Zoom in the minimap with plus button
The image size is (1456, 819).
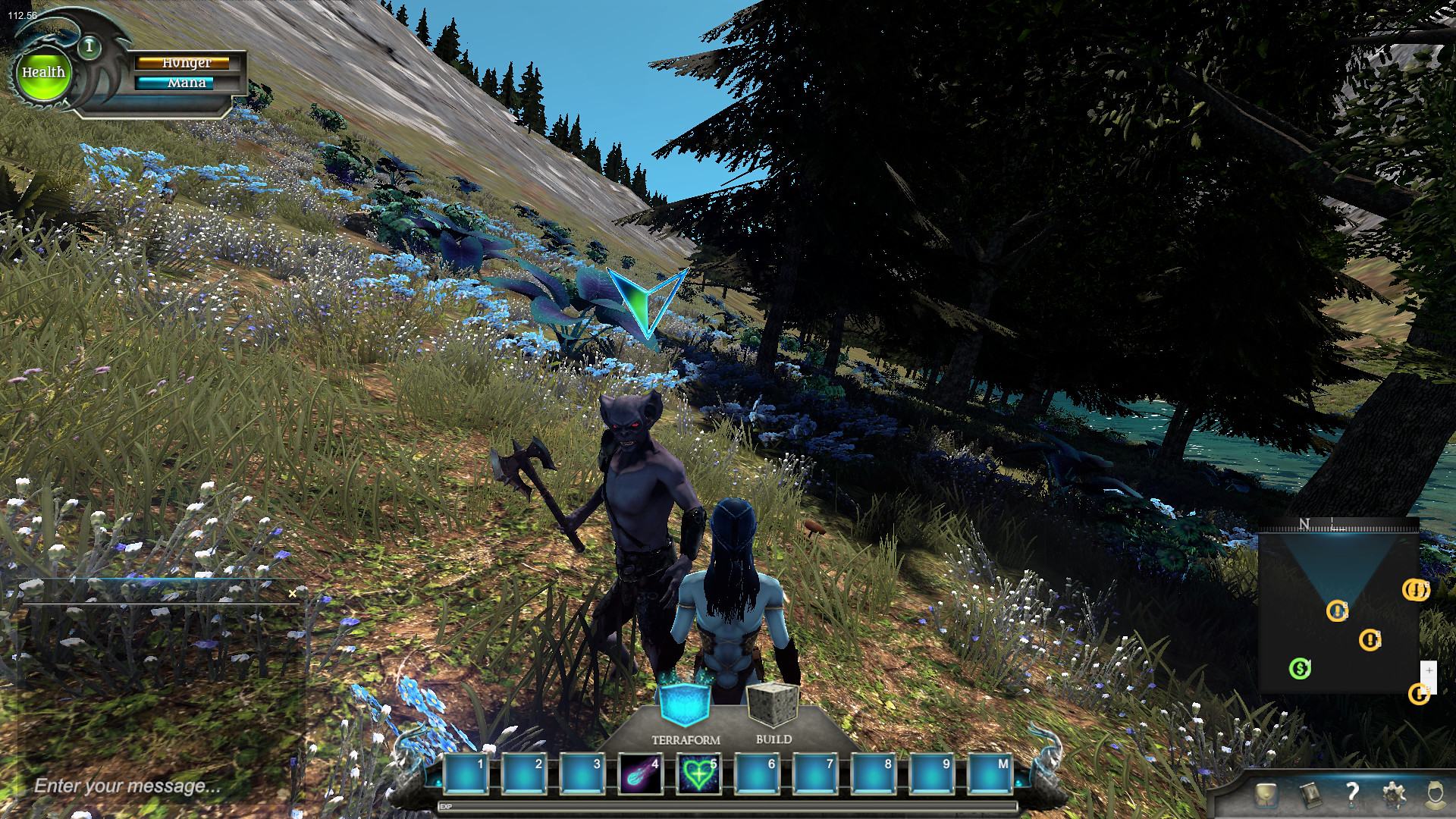click(1429, 671)
